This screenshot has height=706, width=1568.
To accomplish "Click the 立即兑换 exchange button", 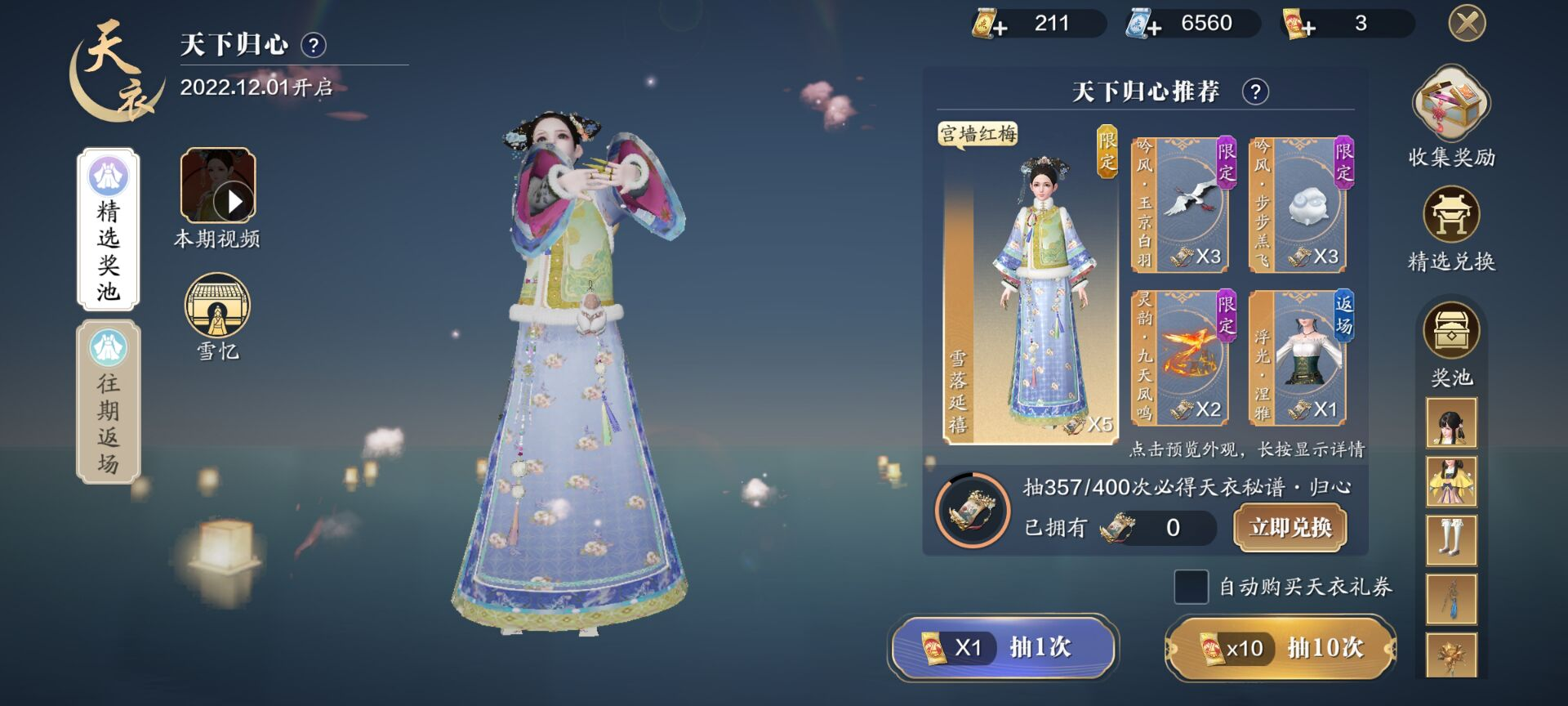I will tap(1290, 527).
